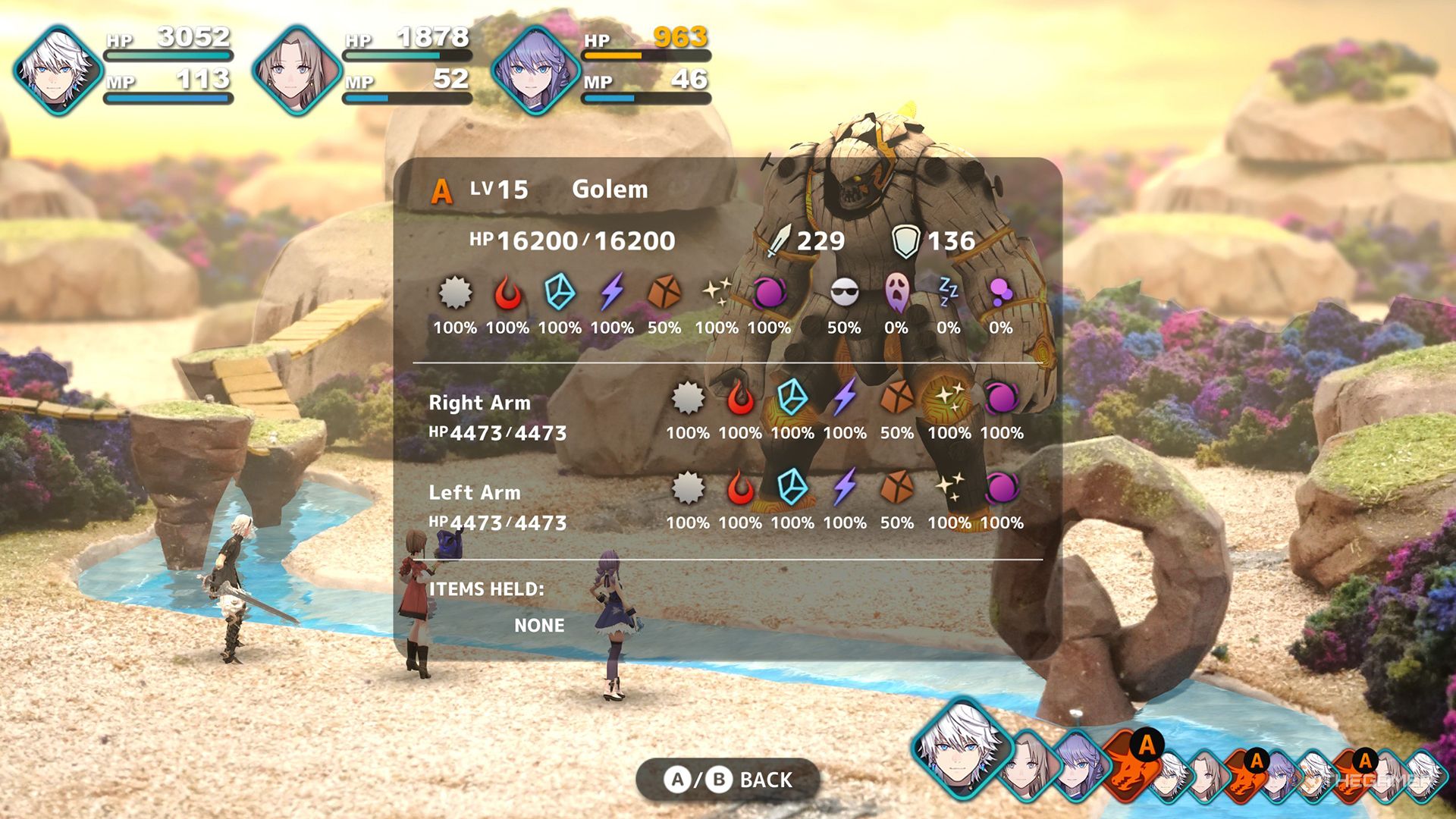The image size is (1456, 819).
Task: Click the Golem's shield defense stat icon
Action: (905, 241)
